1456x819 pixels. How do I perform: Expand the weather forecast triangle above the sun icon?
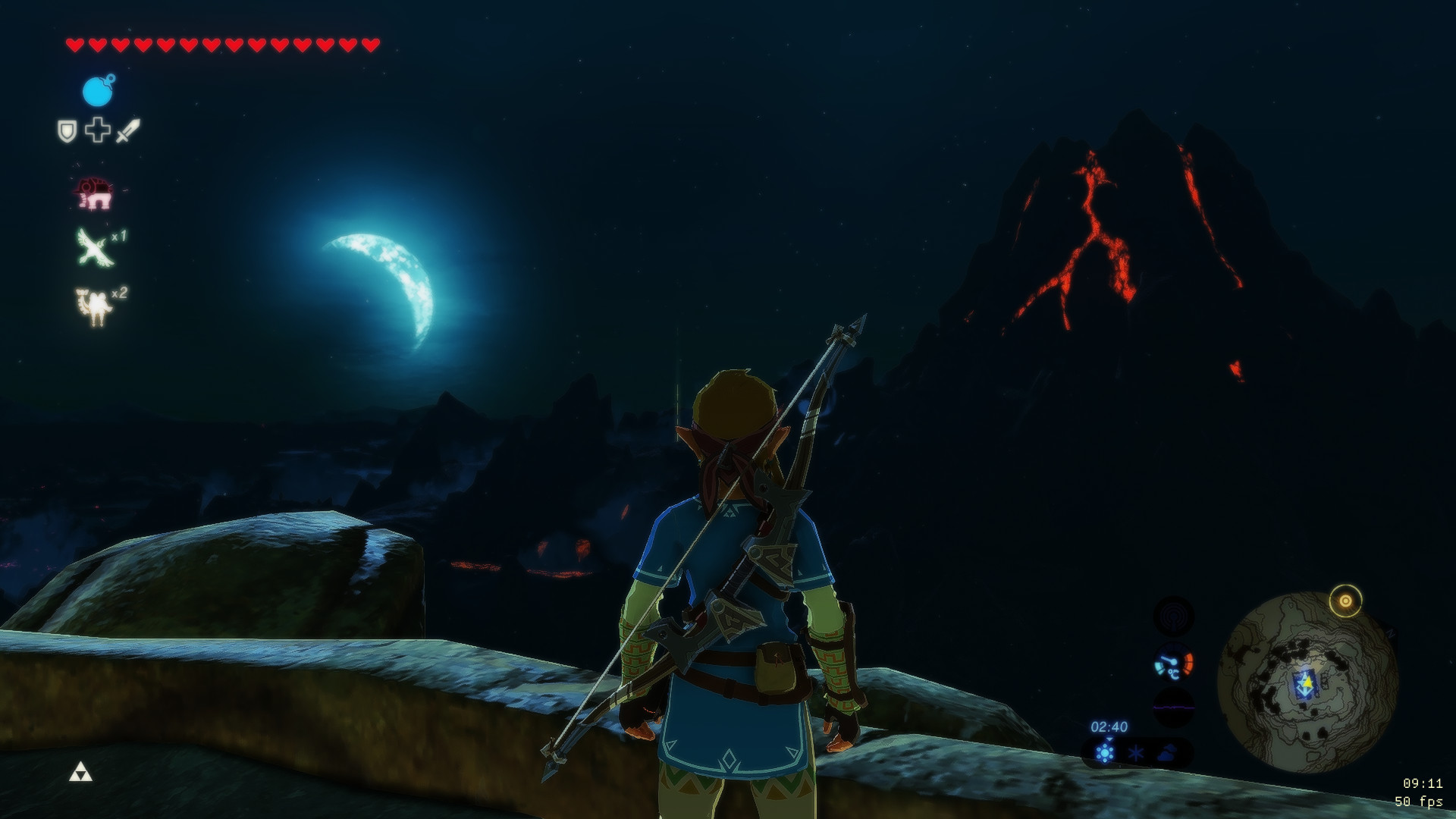(x=1109, y=739)
